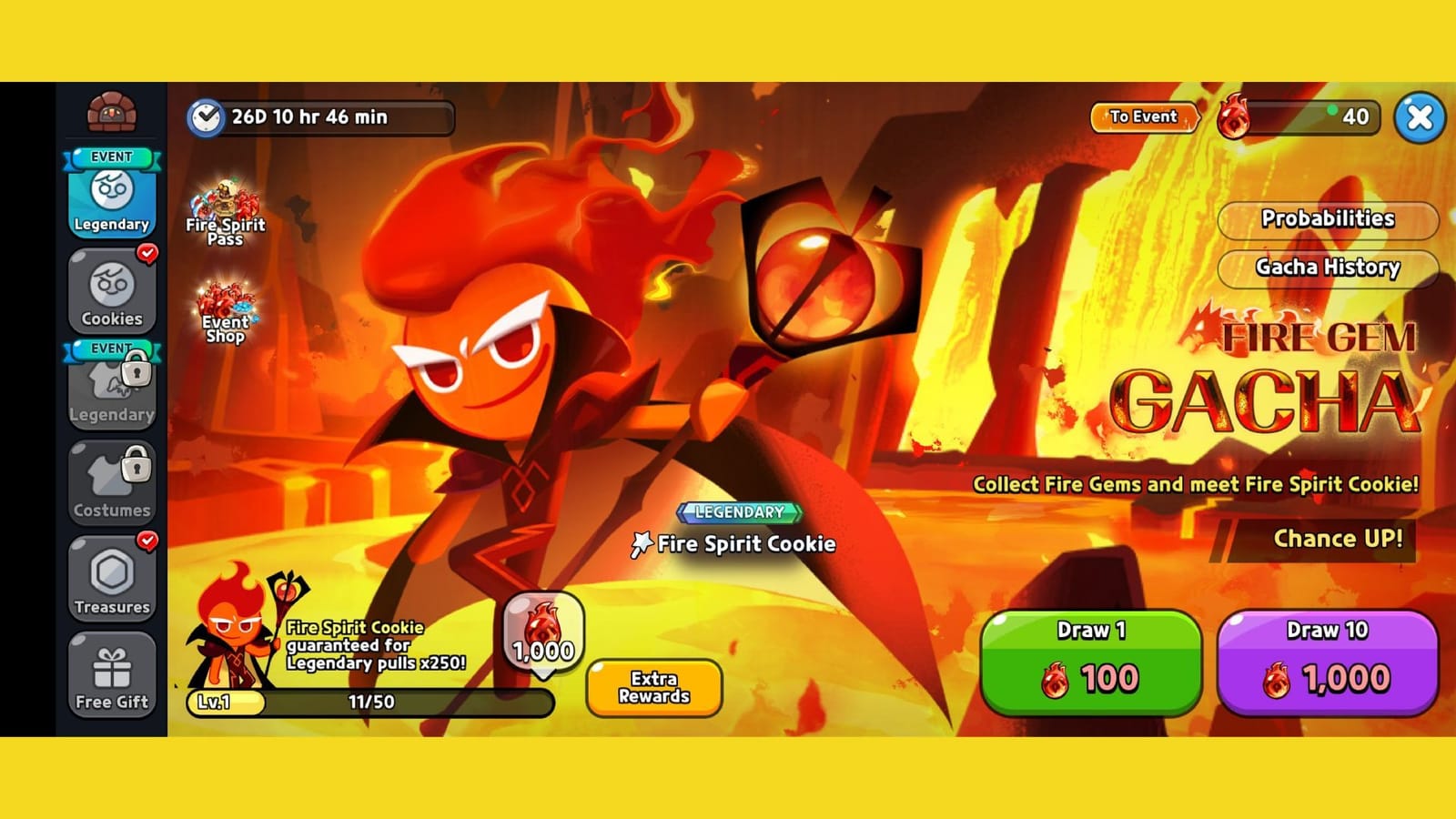
Task: Open the Cookies gacha section
Action: click(111, 291)
